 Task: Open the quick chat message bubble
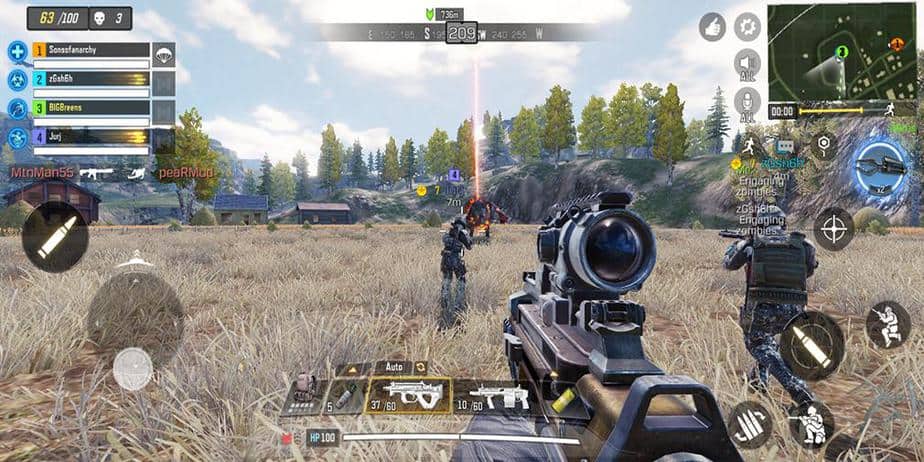point(785,145)
